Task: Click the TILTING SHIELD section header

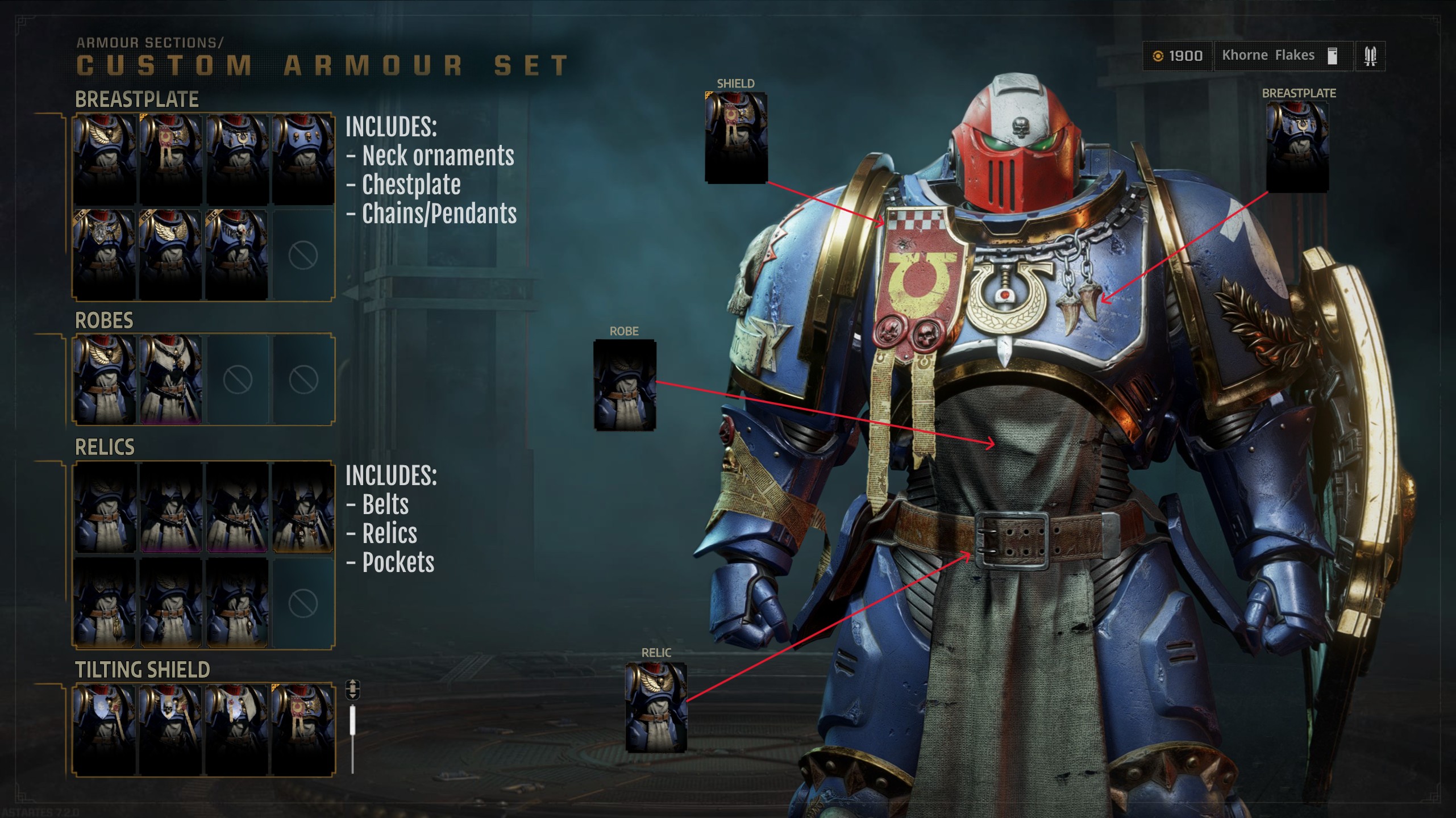Action: pos(142,670)
